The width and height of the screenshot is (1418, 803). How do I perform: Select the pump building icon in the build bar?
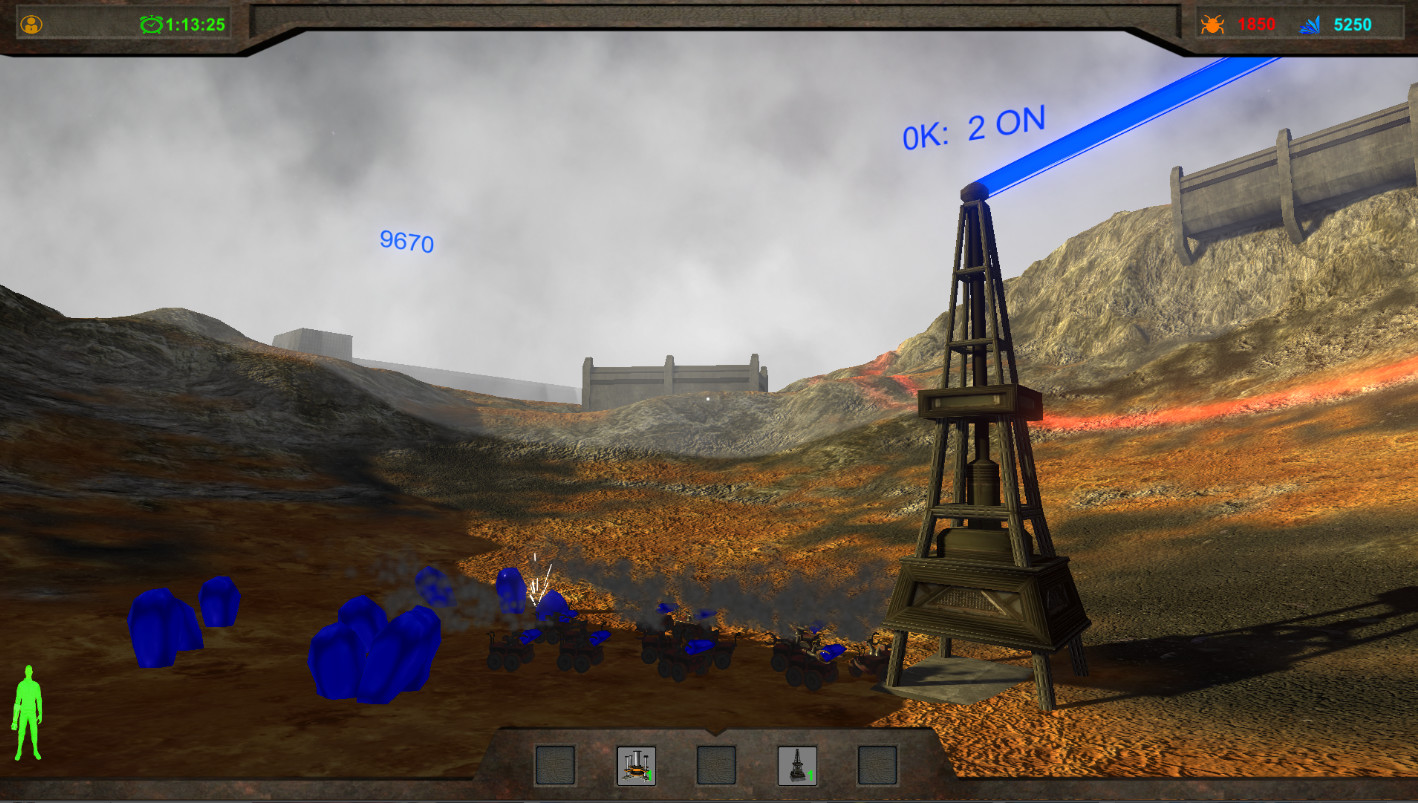point(636,766)
